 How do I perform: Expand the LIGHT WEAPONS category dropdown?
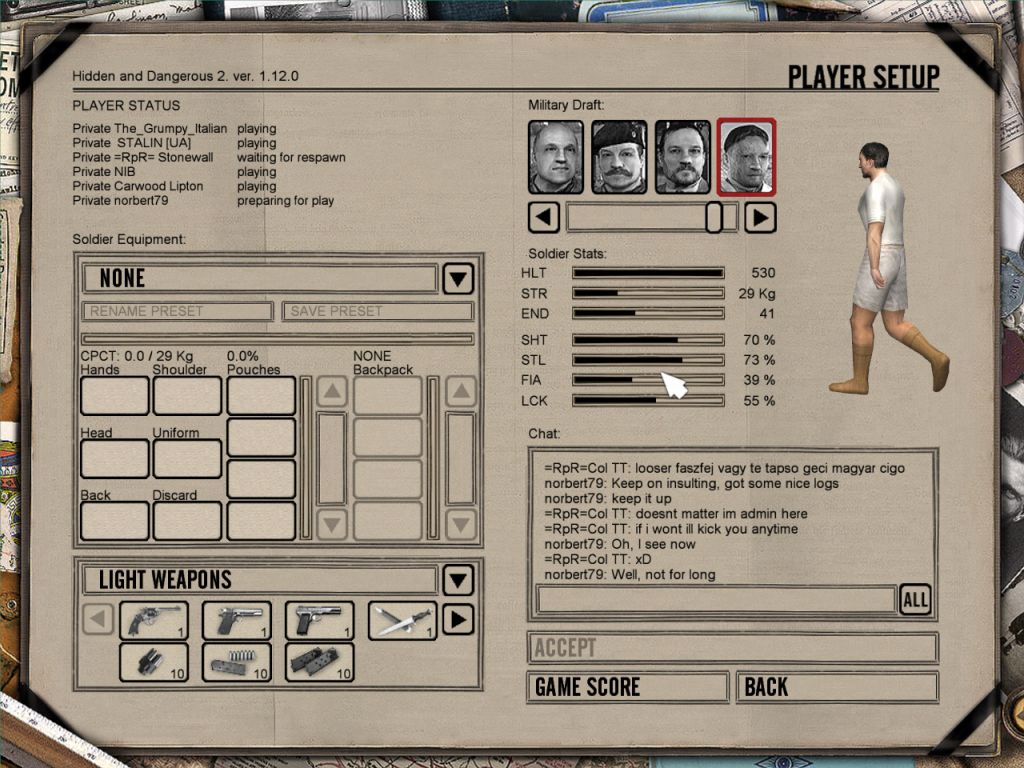[x=457, y=580]
